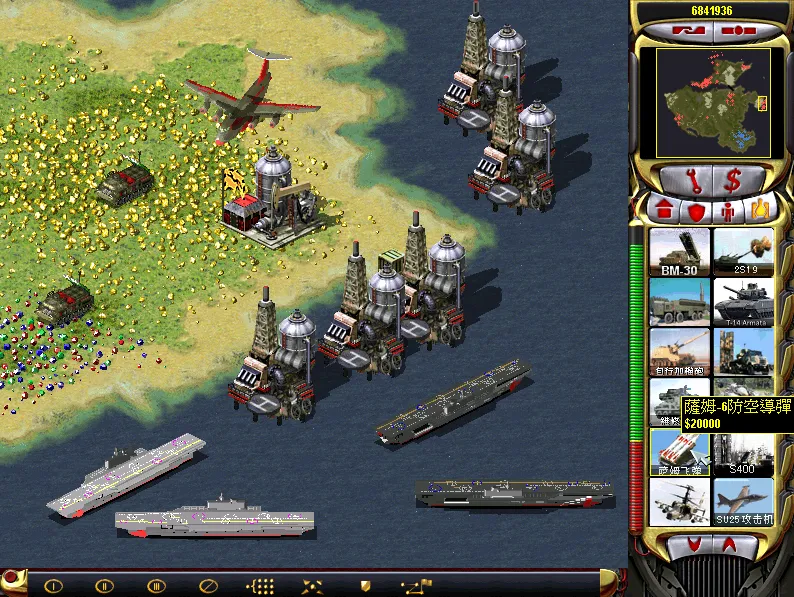
Task: Set a waypoint with the flag icon
Action: click(416, 585)
